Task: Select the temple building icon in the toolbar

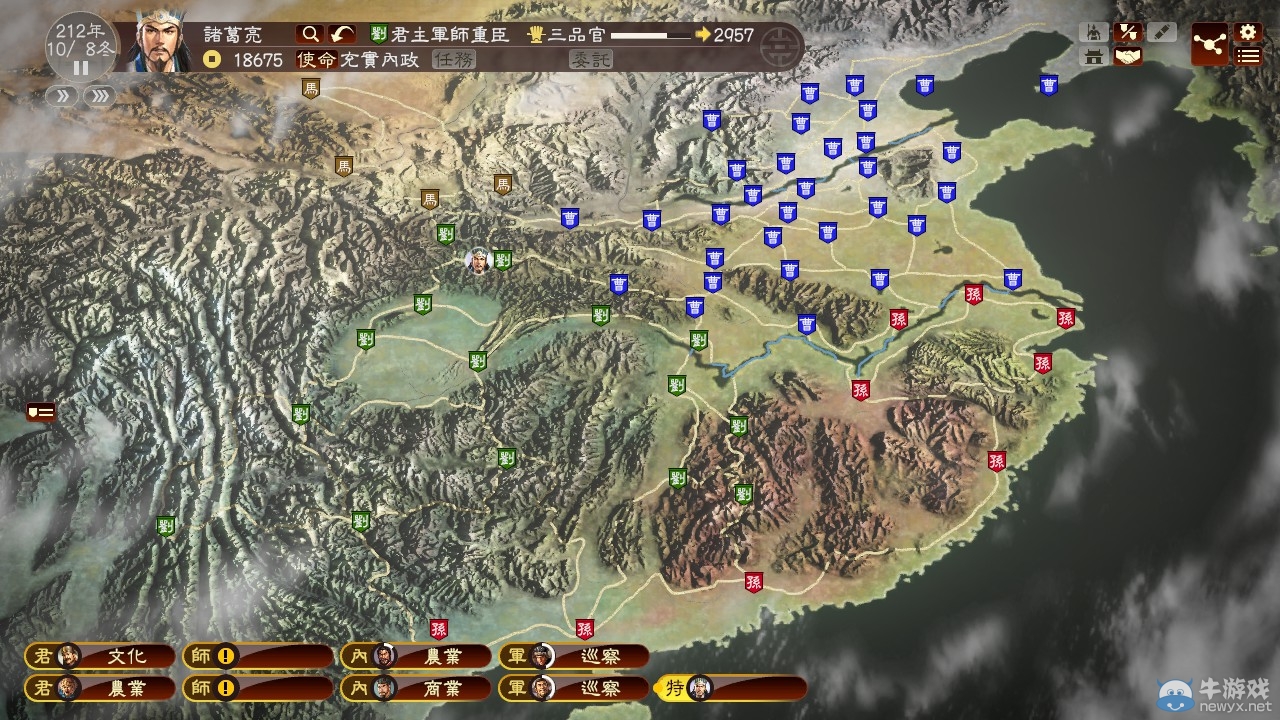Action: (1095, 56)
